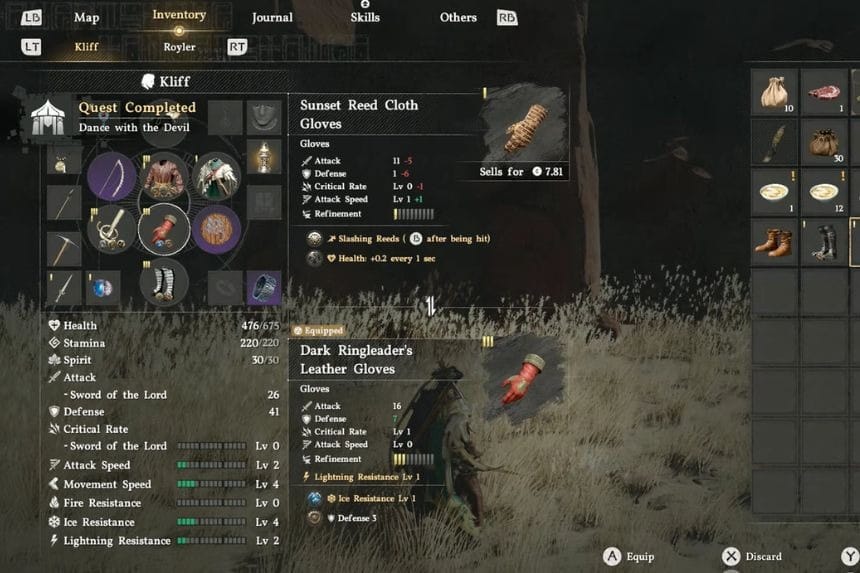860x573 pixels.
Task: Select the Kliff character tab
Action: [x=87, y=46]
